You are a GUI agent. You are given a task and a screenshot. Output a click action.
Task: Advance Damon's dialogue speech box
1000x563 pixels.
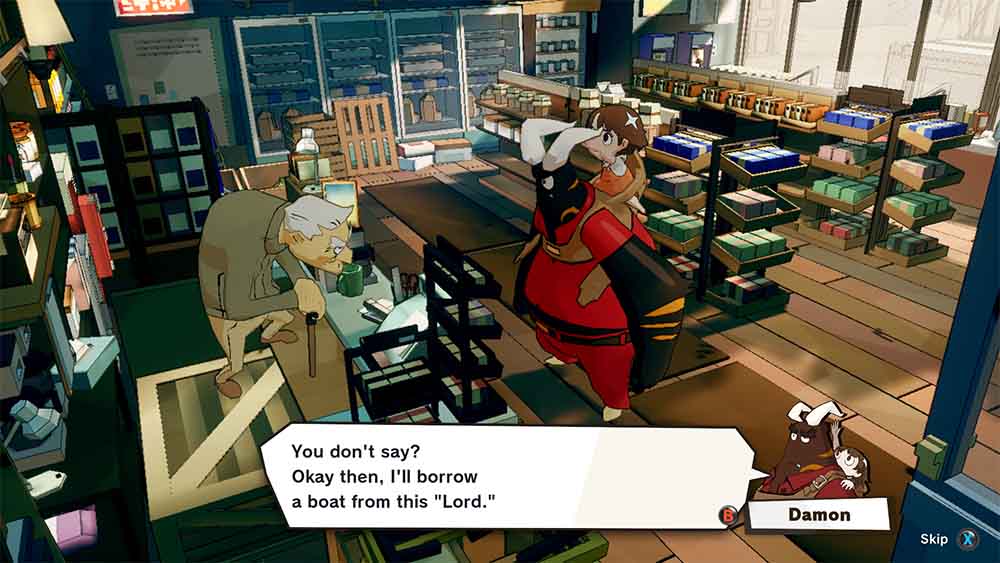pos(500,477)
